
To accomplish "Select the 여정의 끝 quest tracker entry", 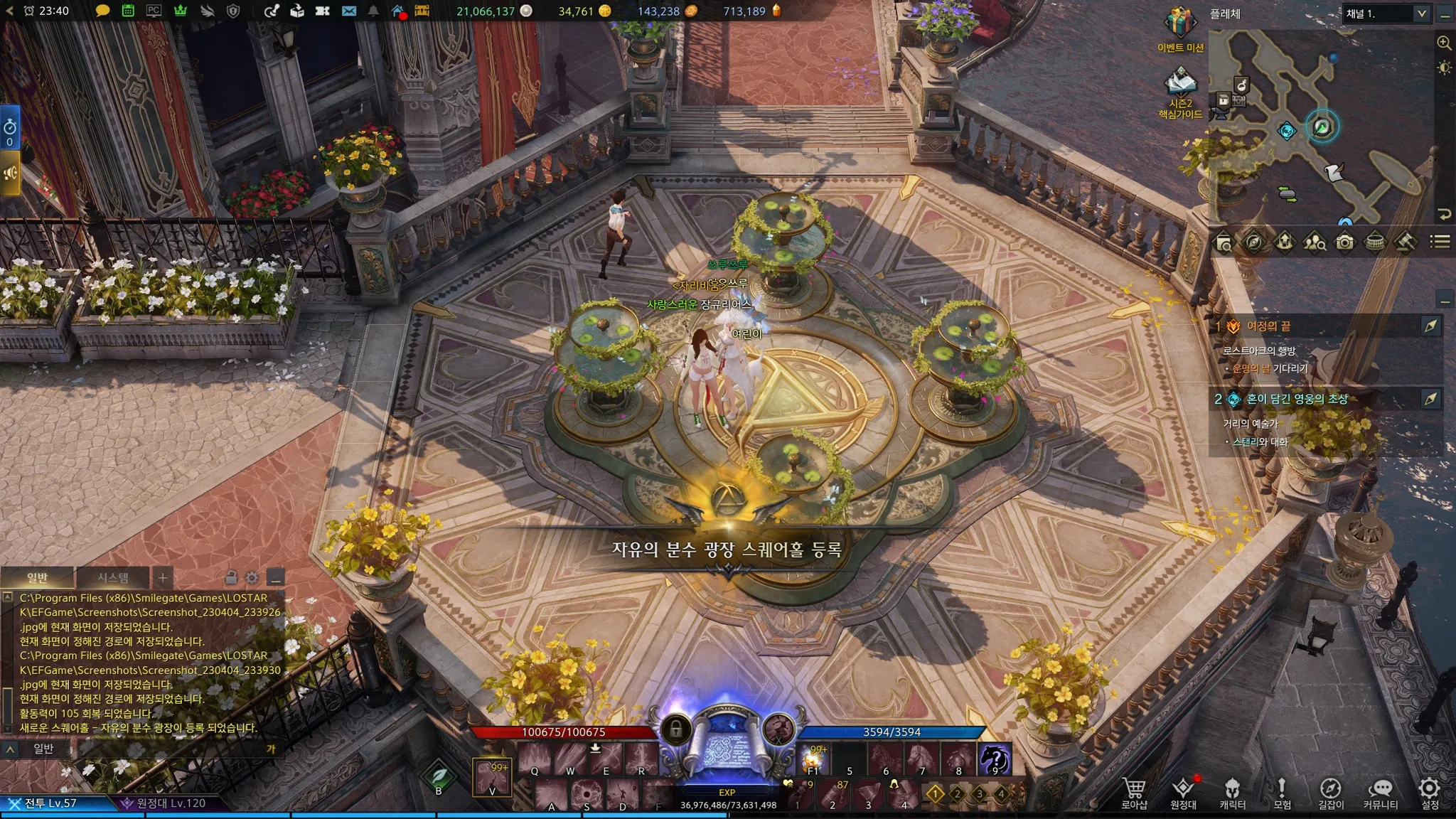I will pyautogui.click(x=1269, y=326).
